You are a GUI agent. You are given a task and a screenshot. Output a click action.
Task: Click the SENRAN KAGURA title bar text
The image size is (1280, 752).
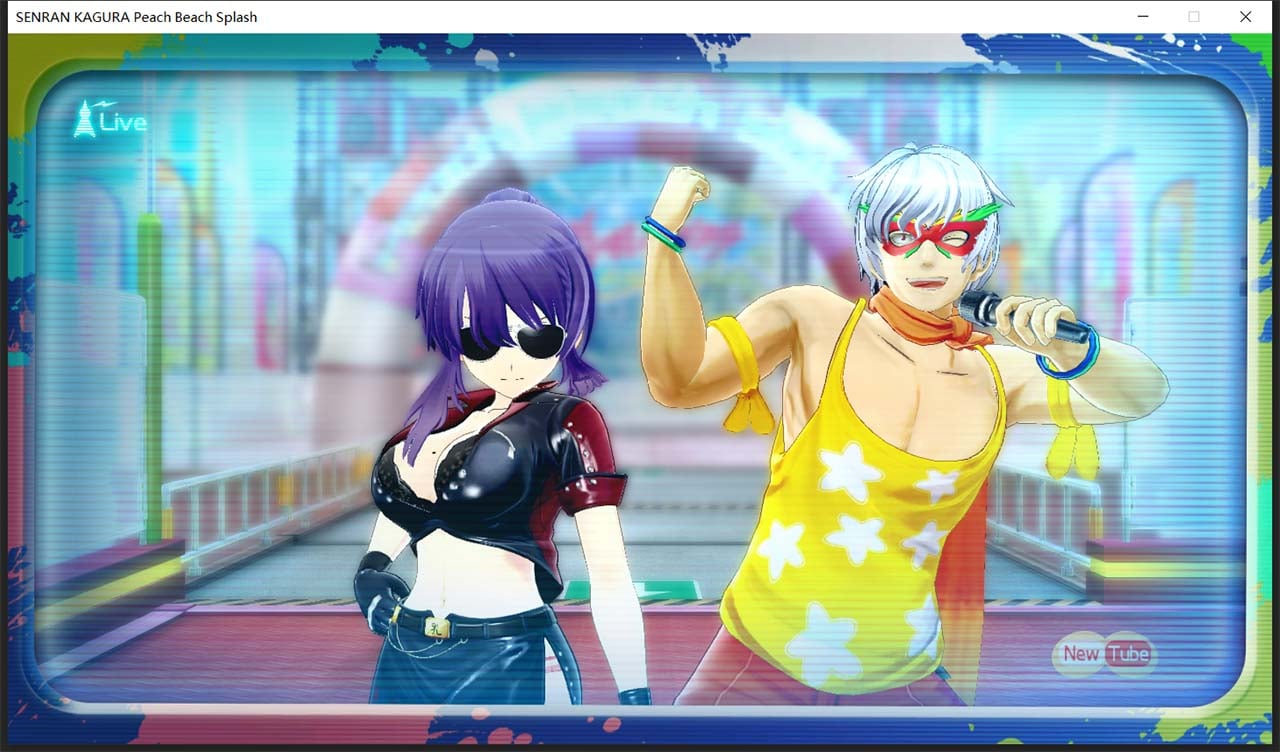[x=133, y=16]
